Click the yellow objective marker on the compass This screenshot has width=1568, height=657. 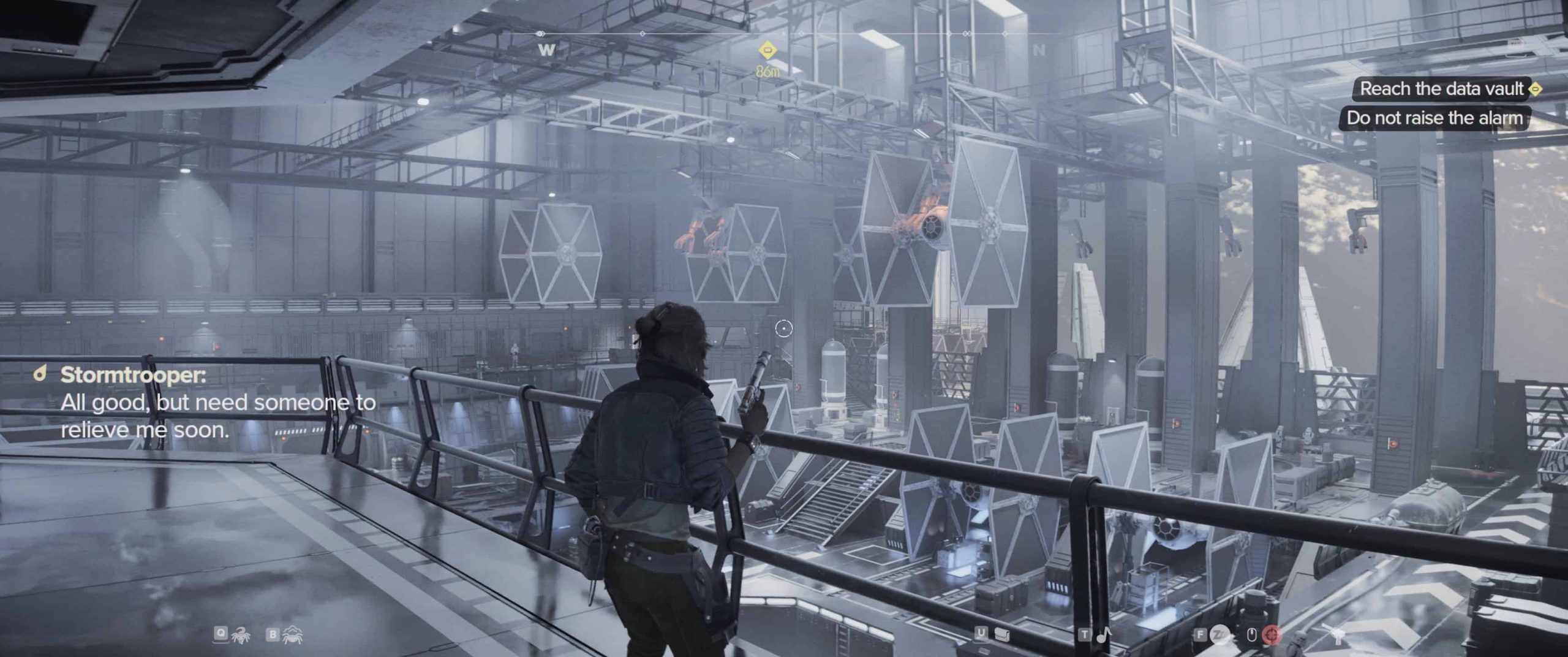[x=767, y=50]
